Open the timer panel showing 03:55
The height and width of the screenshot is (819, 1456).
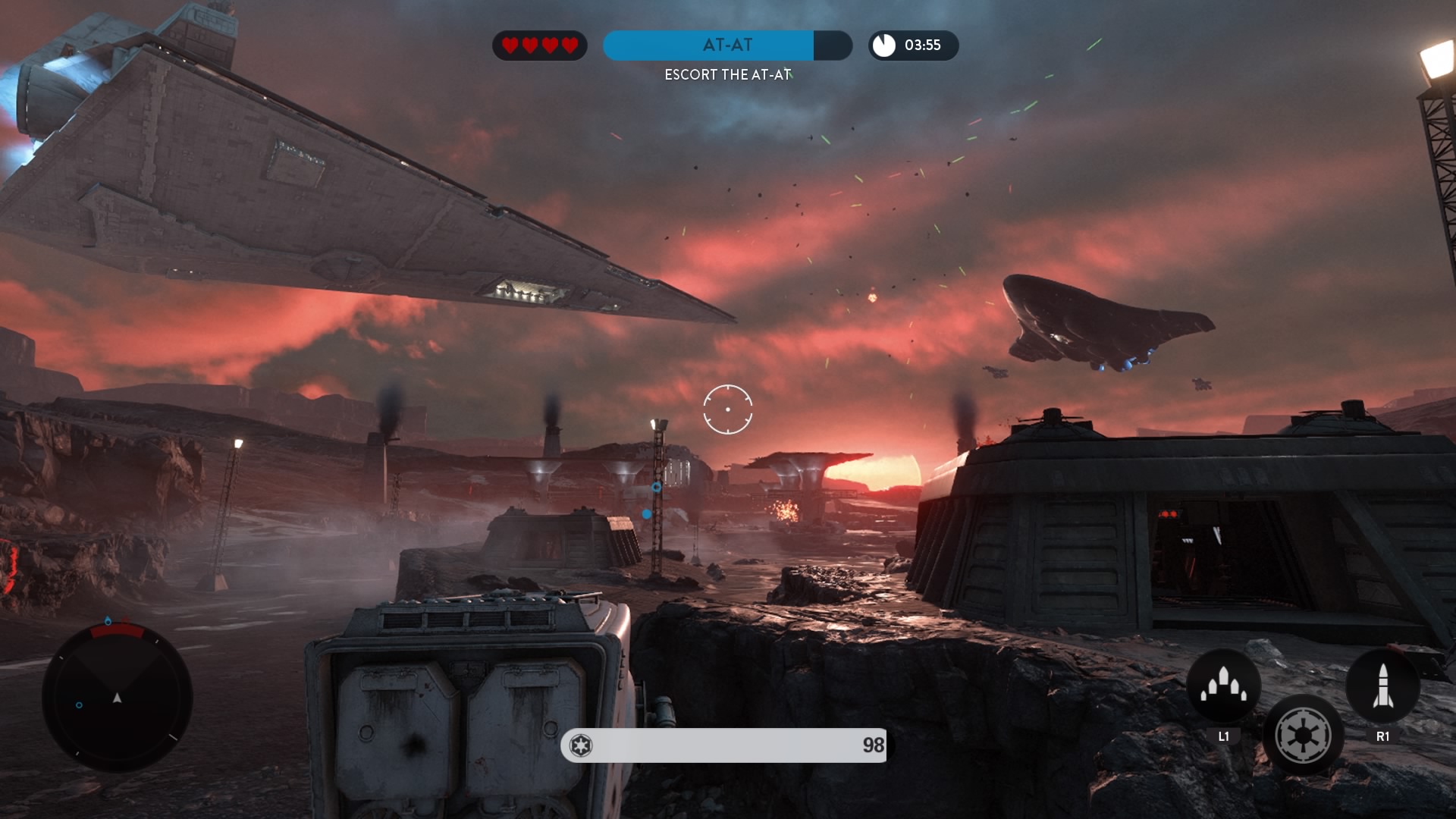click(x=913, y=45)
